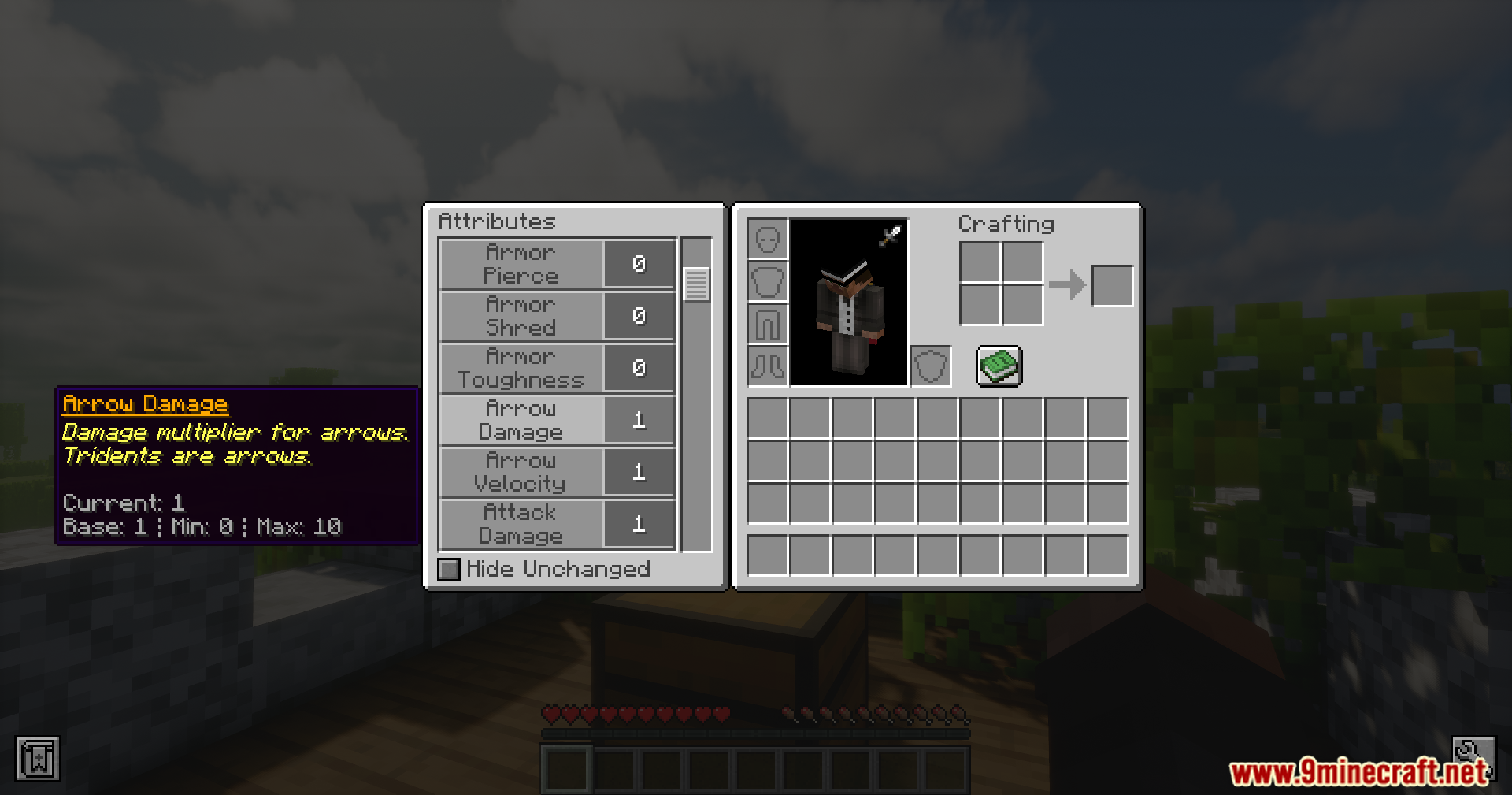The height and width of the screenshot is (795, 1512).
Task: Click the leggings armor slot
Action: (x=769, y=325)
